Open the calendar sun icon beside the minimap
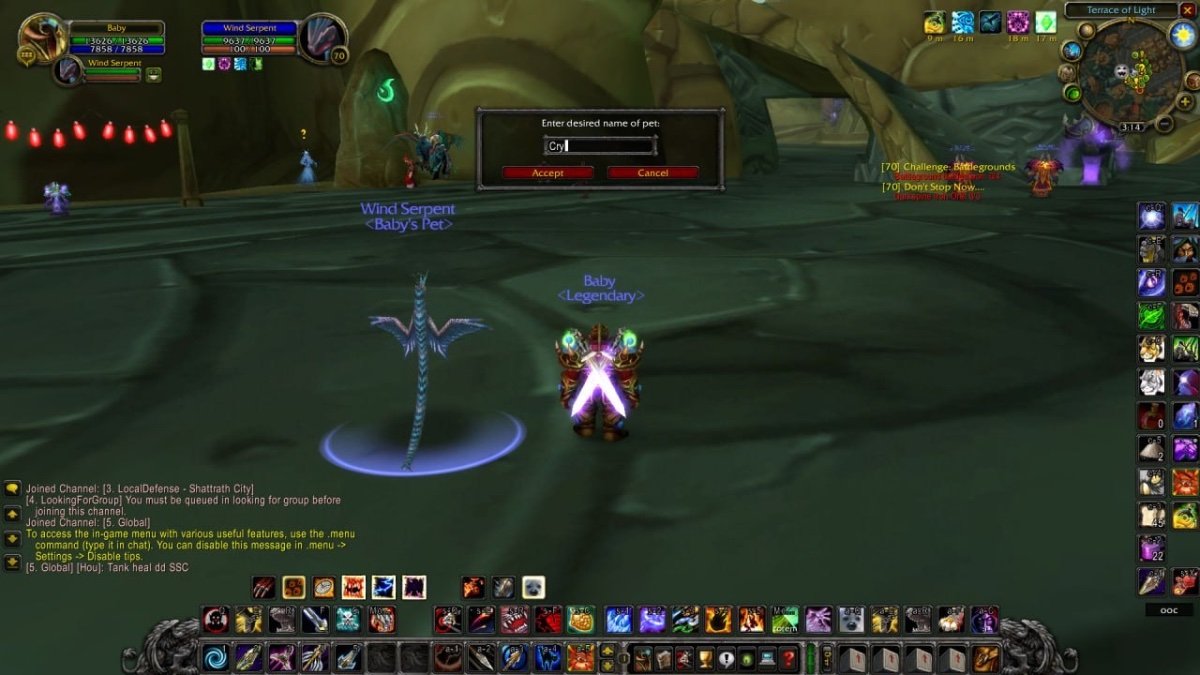 pos(1183,36)
